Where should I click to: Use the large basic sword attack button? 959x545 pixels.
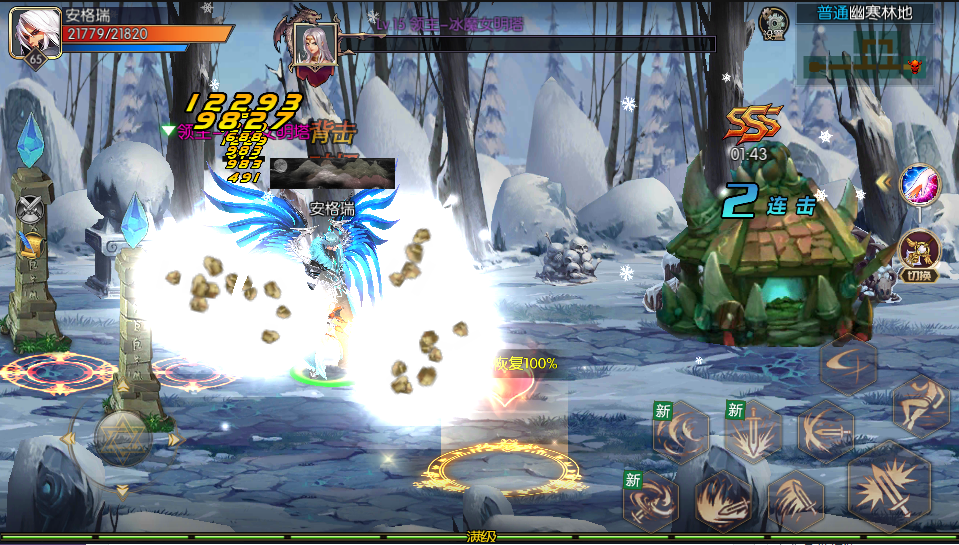point(888,487)
